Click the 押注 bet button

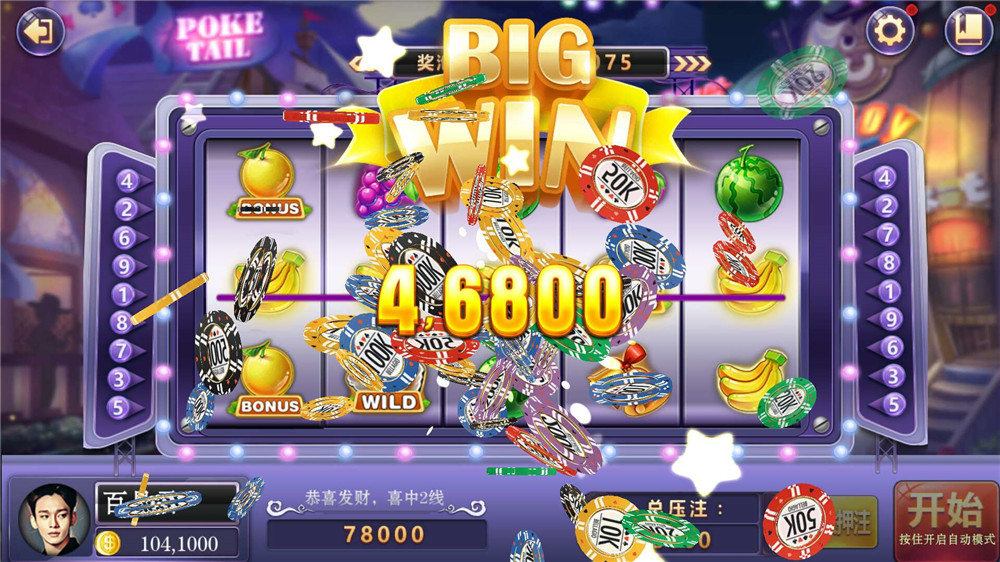856,521
